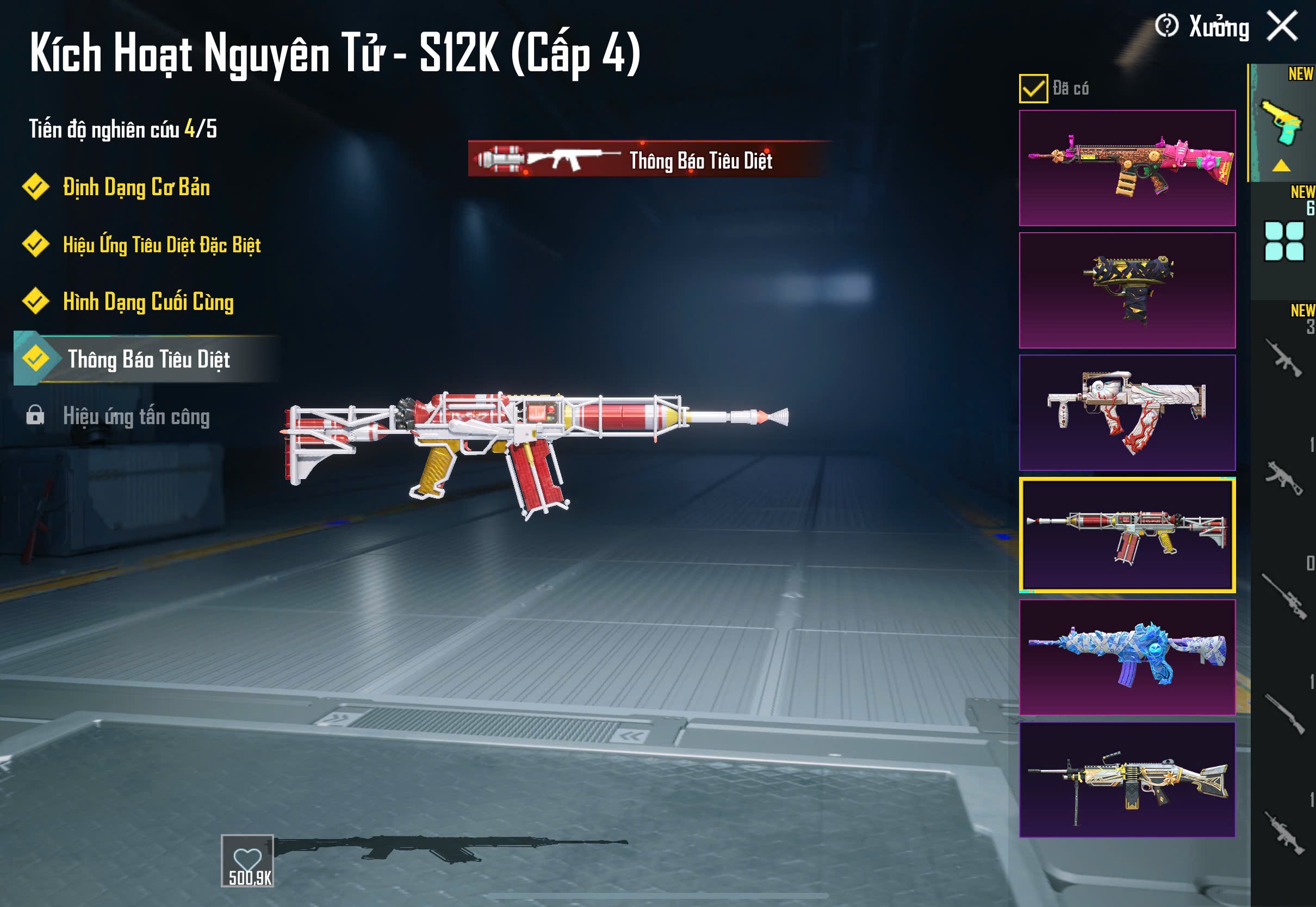Like the skin with the heart button
1316x907 pixels.
click(247, 860)
